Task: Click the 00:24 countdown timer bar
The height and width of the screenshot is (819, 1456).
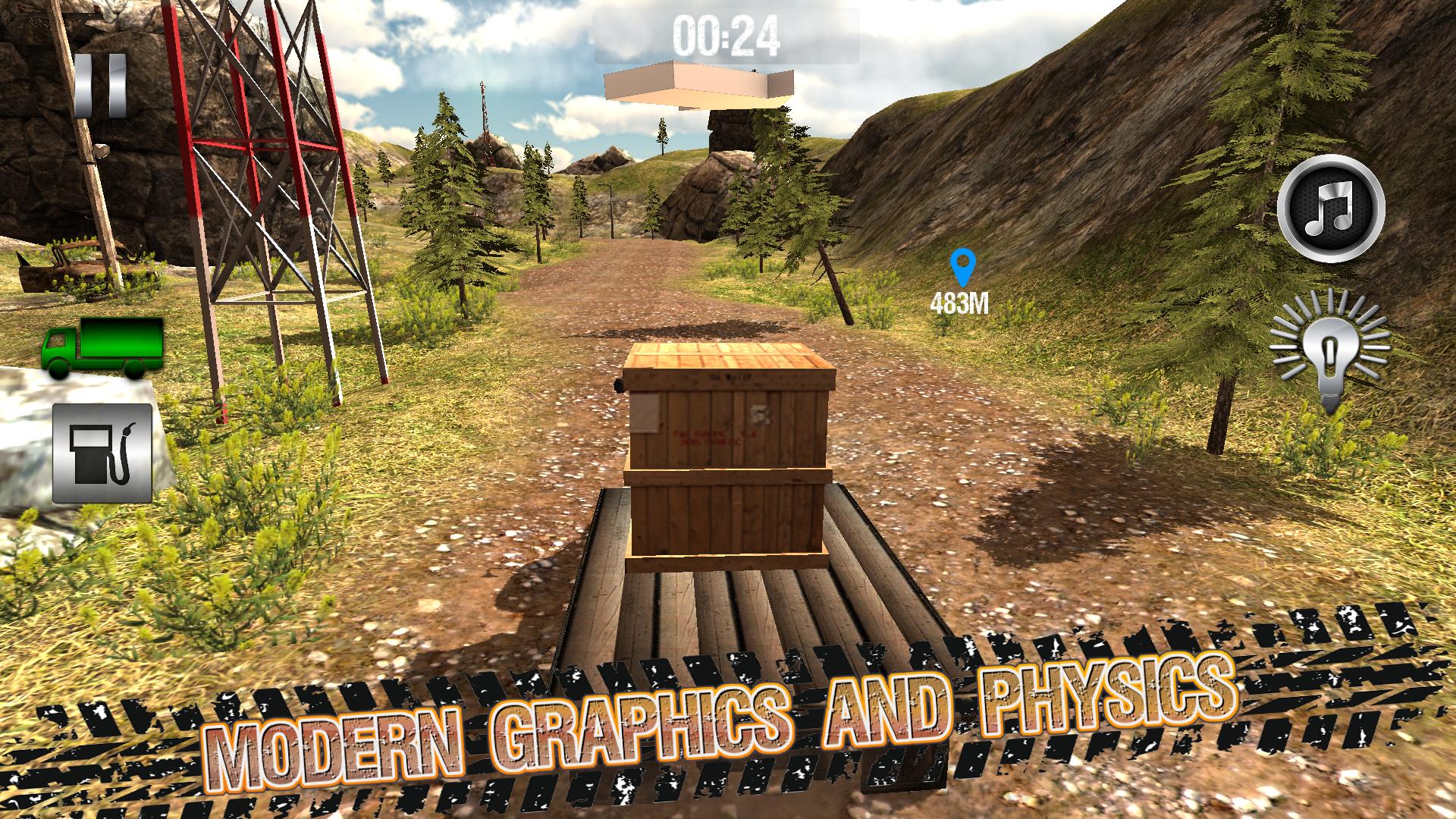Action: 728,33
